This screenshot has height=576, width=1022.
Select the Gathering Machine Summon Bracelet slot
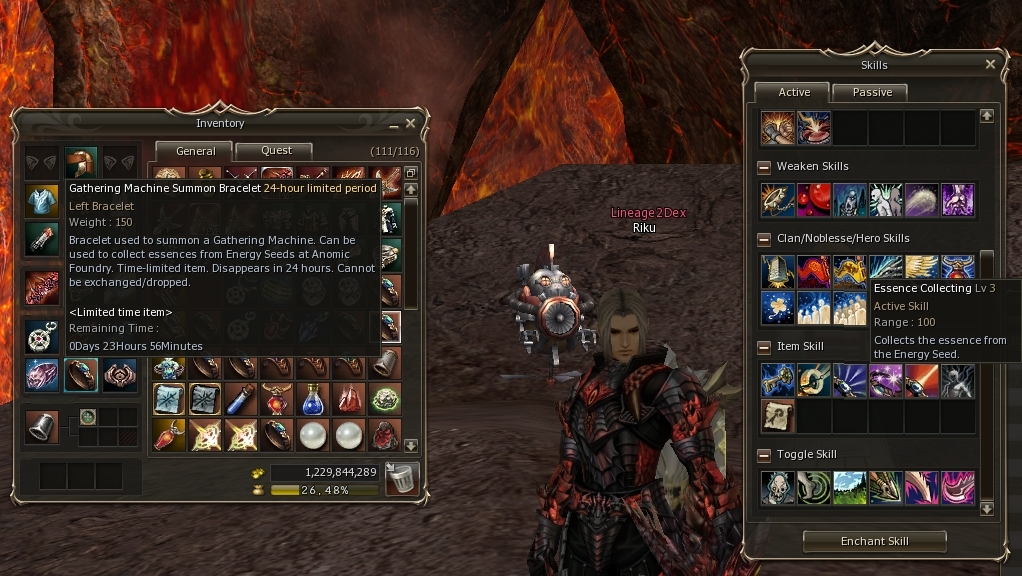coord(80,374)
